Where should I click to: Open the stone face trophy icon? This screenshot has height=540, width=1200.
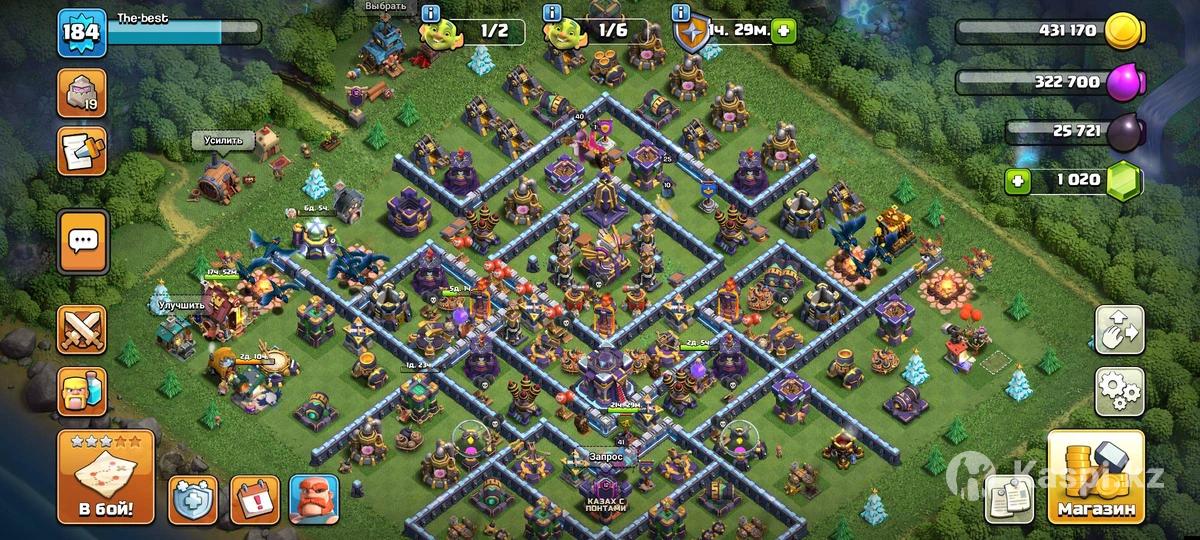point(82,93)
